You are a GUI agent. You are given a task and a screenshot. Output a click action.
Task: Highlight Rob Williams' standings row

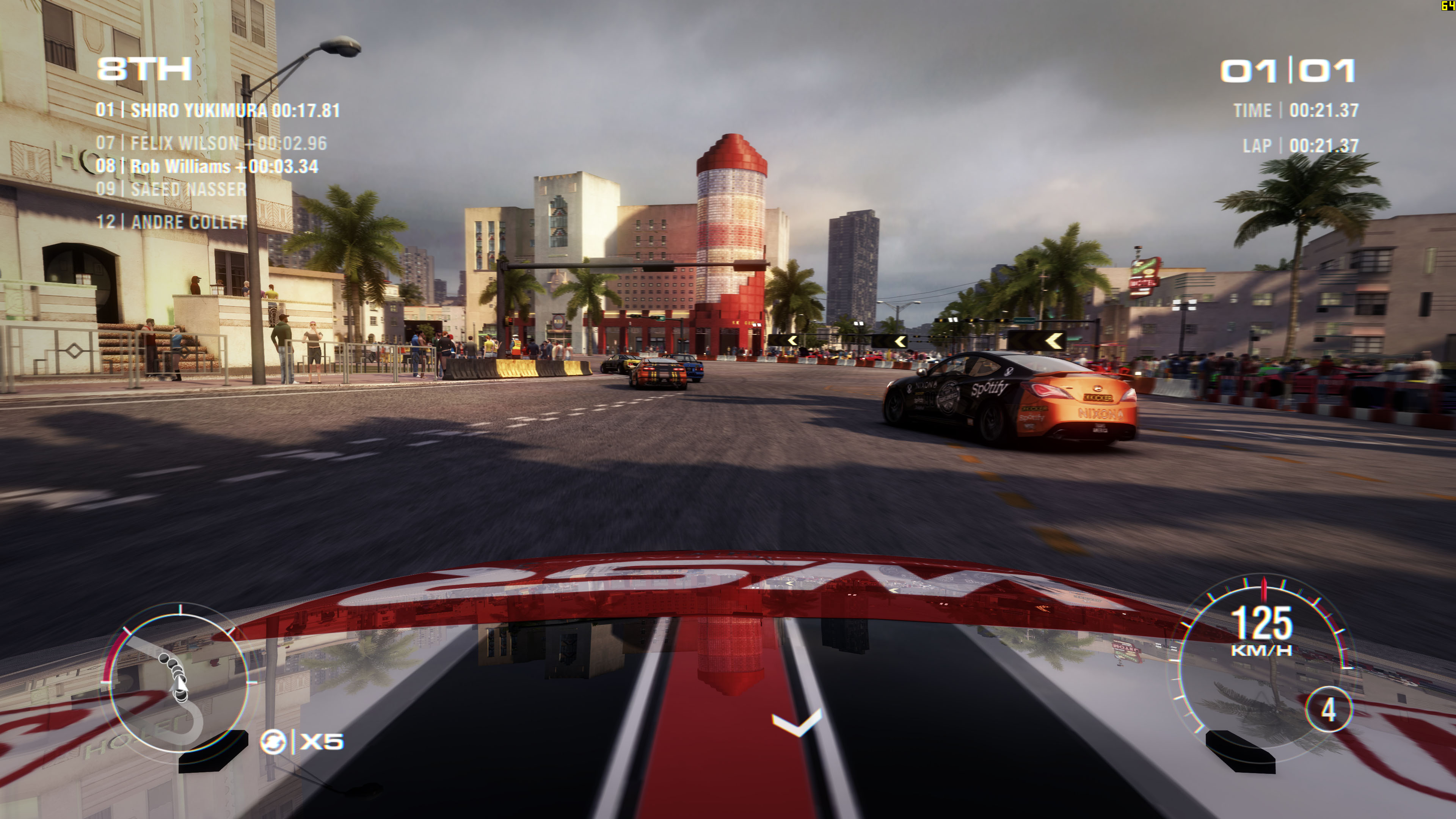coord(207,167)
